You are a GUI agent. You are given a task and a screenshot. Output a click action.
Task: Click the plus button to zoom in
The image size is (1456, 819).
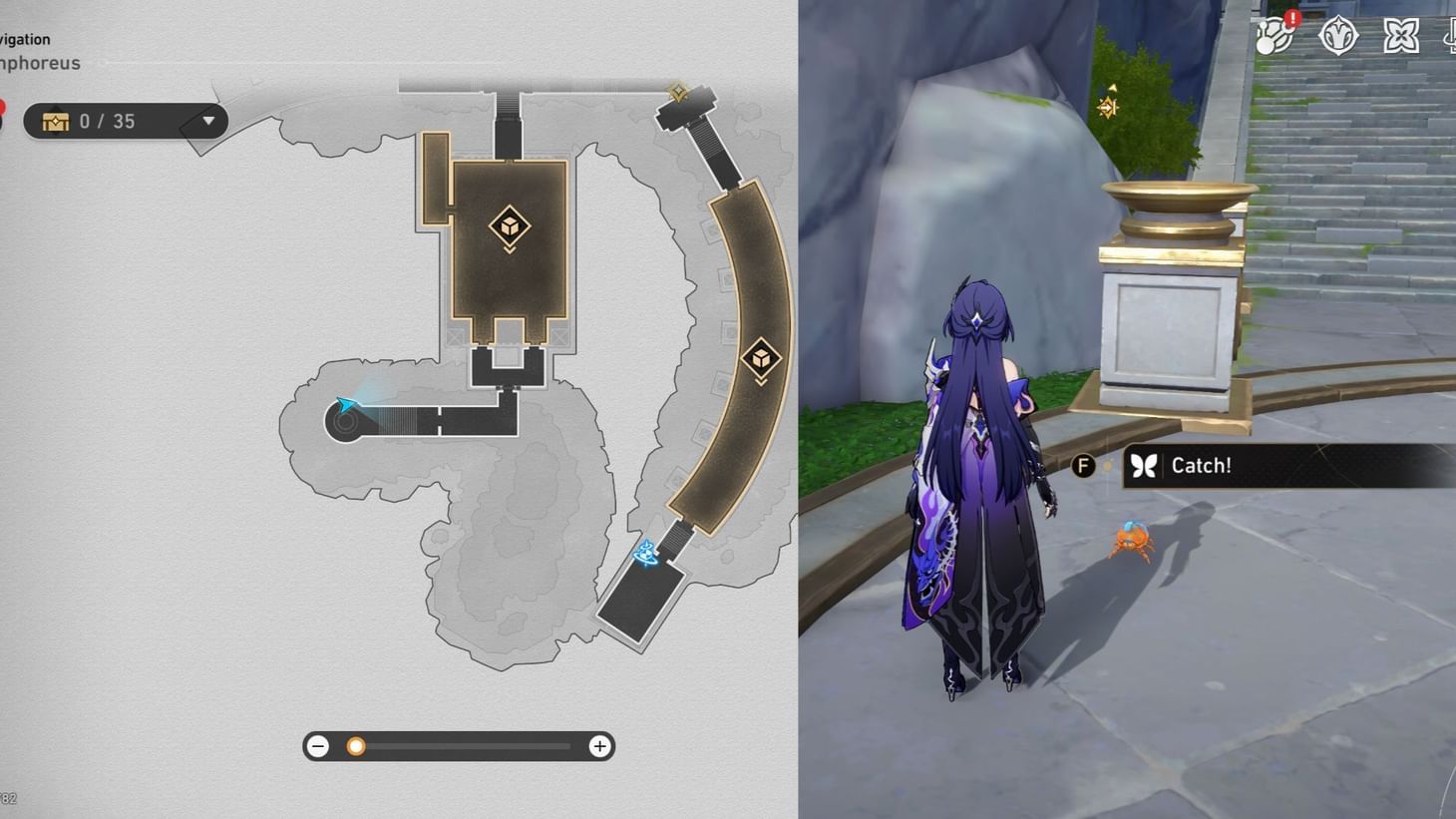pos(598,745)
